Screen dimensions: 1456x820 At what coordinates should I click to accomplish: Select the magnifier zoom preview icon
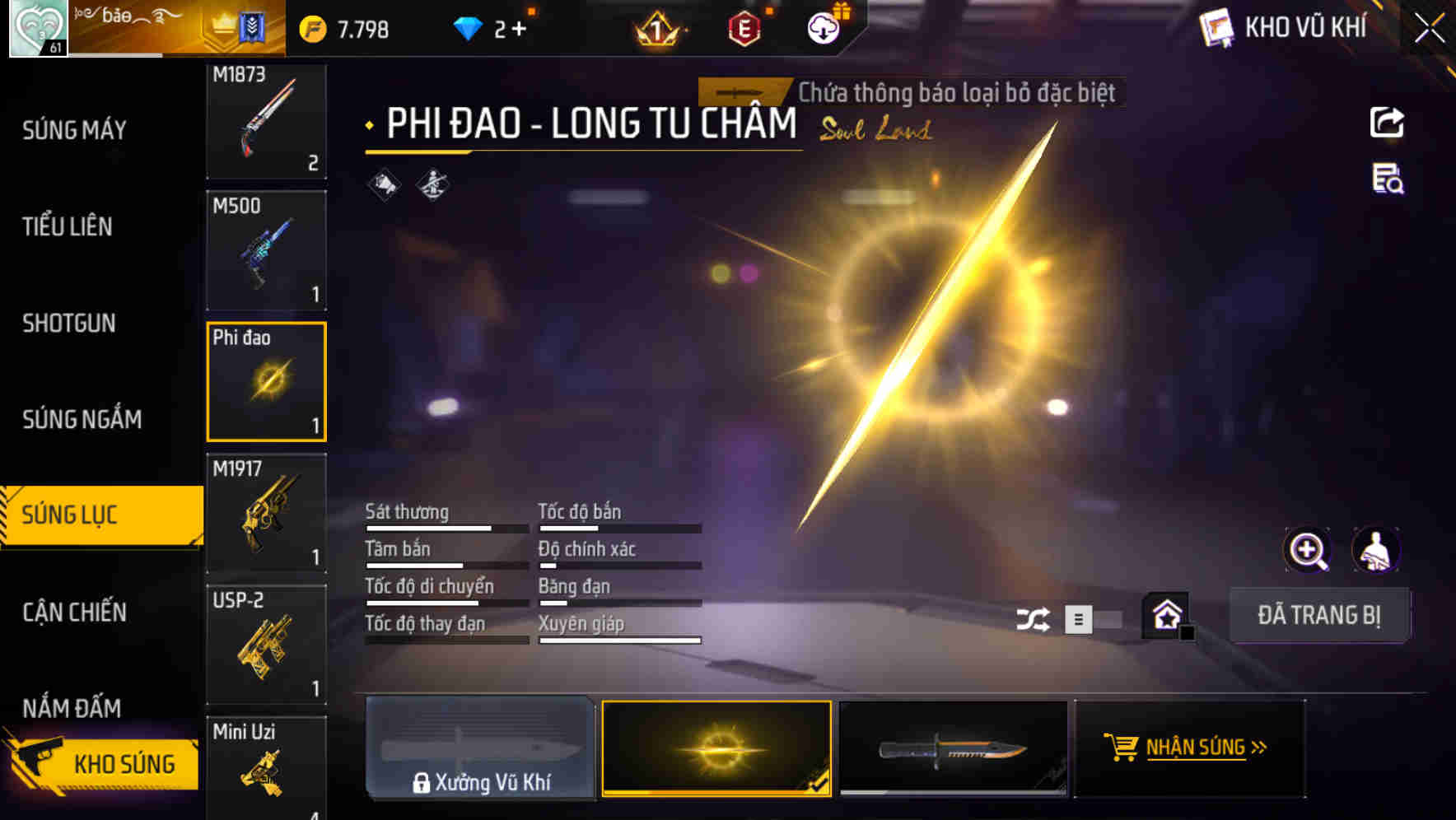pyautogui.click(x=1309, y=549)
